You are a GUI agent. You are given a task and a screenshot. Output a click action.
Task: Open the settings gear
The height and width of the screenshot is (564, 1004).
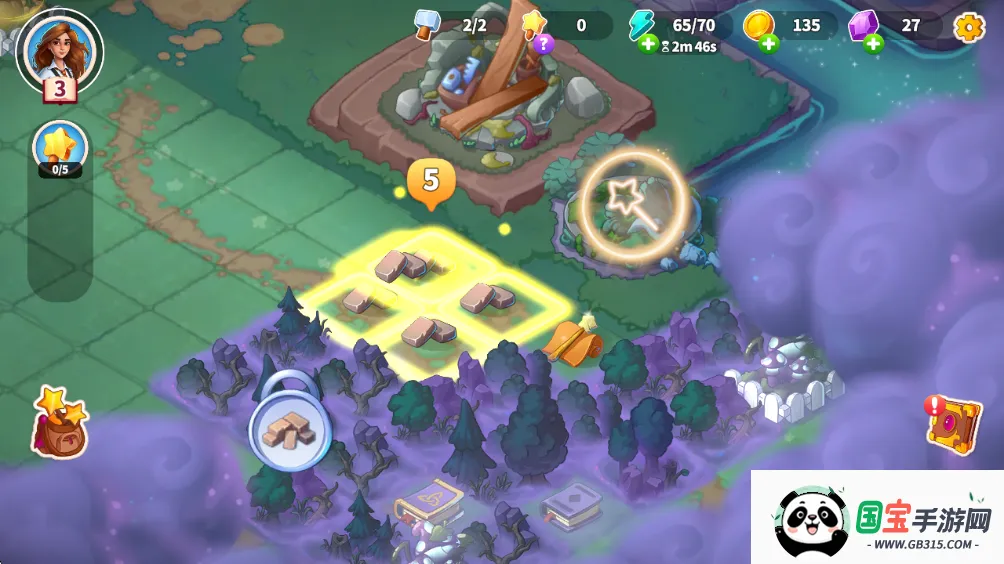pyautogui.click(x=968, y=27)
